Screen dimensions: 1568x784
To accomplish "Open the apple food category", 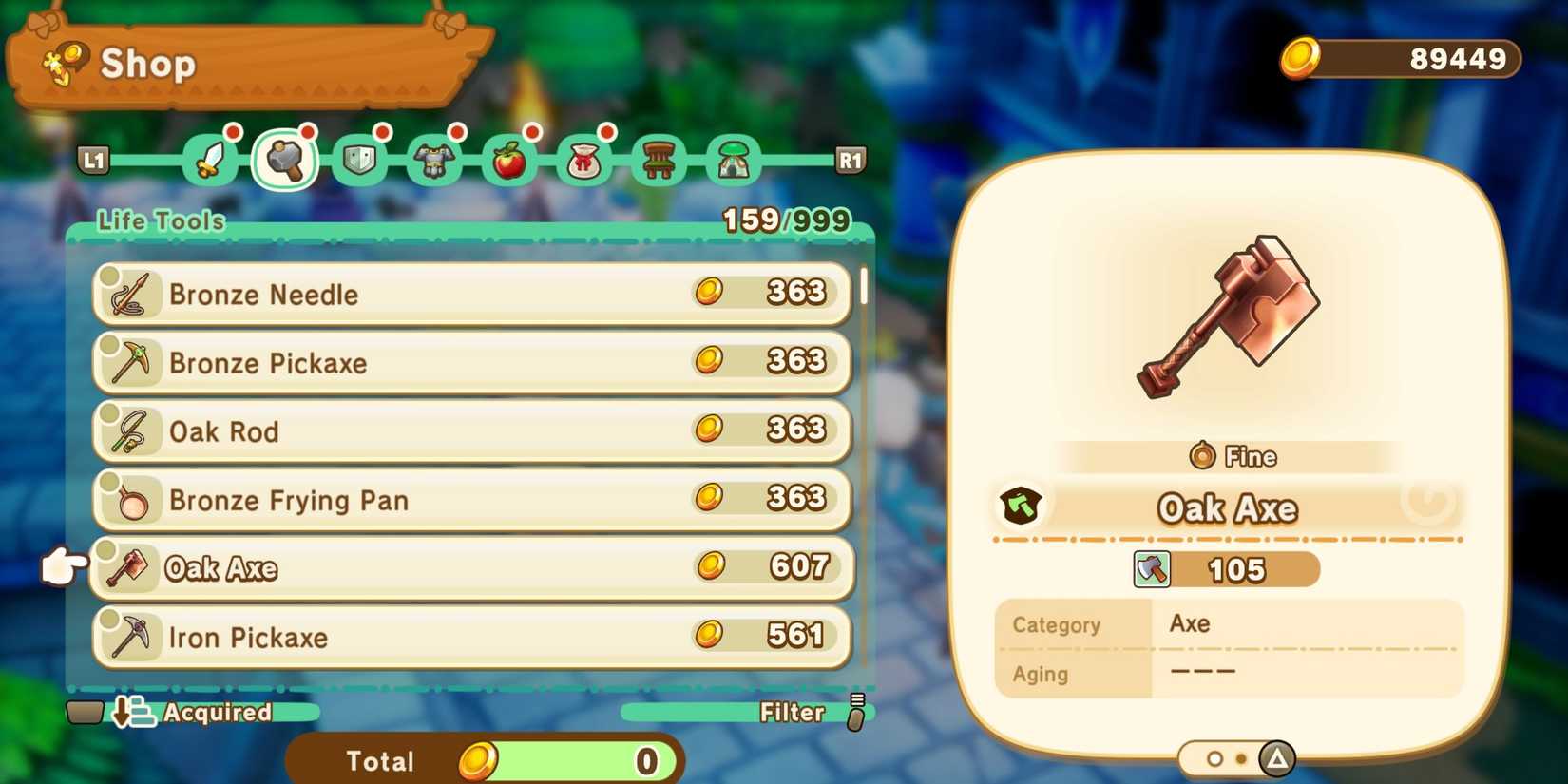I will pos(508,160).
